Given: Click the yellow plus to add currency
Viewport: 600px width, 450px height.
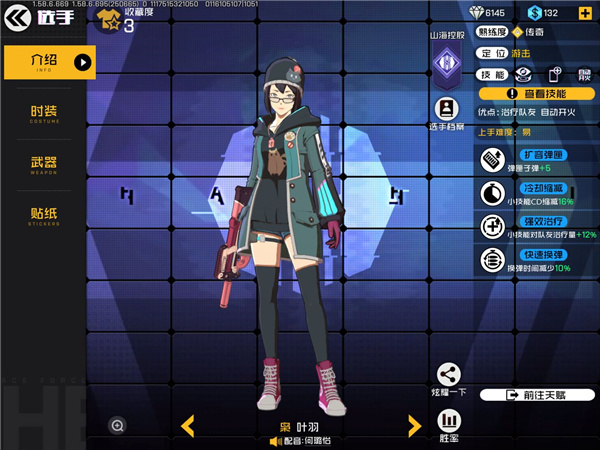Looking at the screenshot, I should tap(582, 13).
